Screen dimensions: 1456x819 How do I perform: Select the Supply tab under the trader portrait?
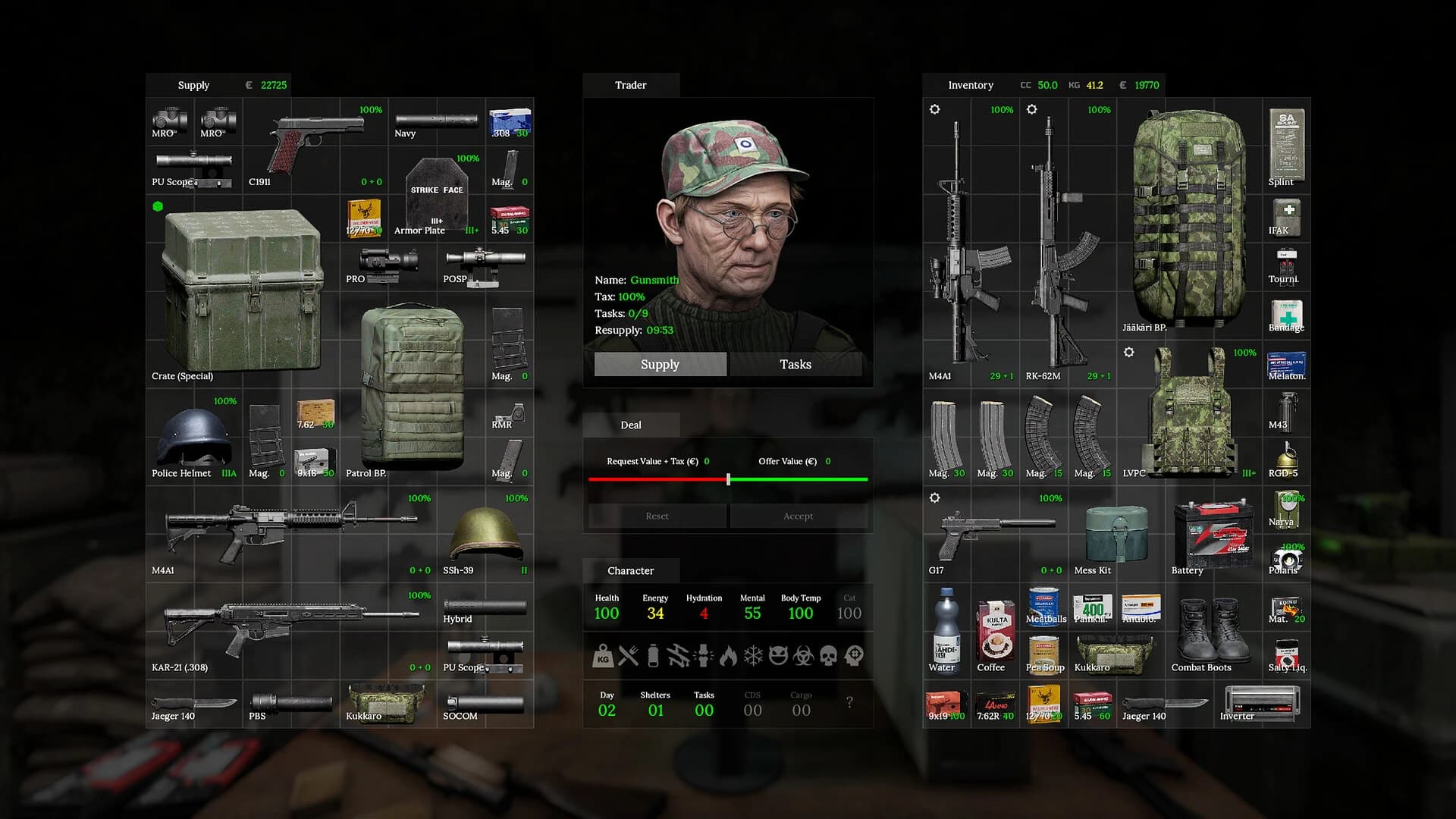(660, 364)
